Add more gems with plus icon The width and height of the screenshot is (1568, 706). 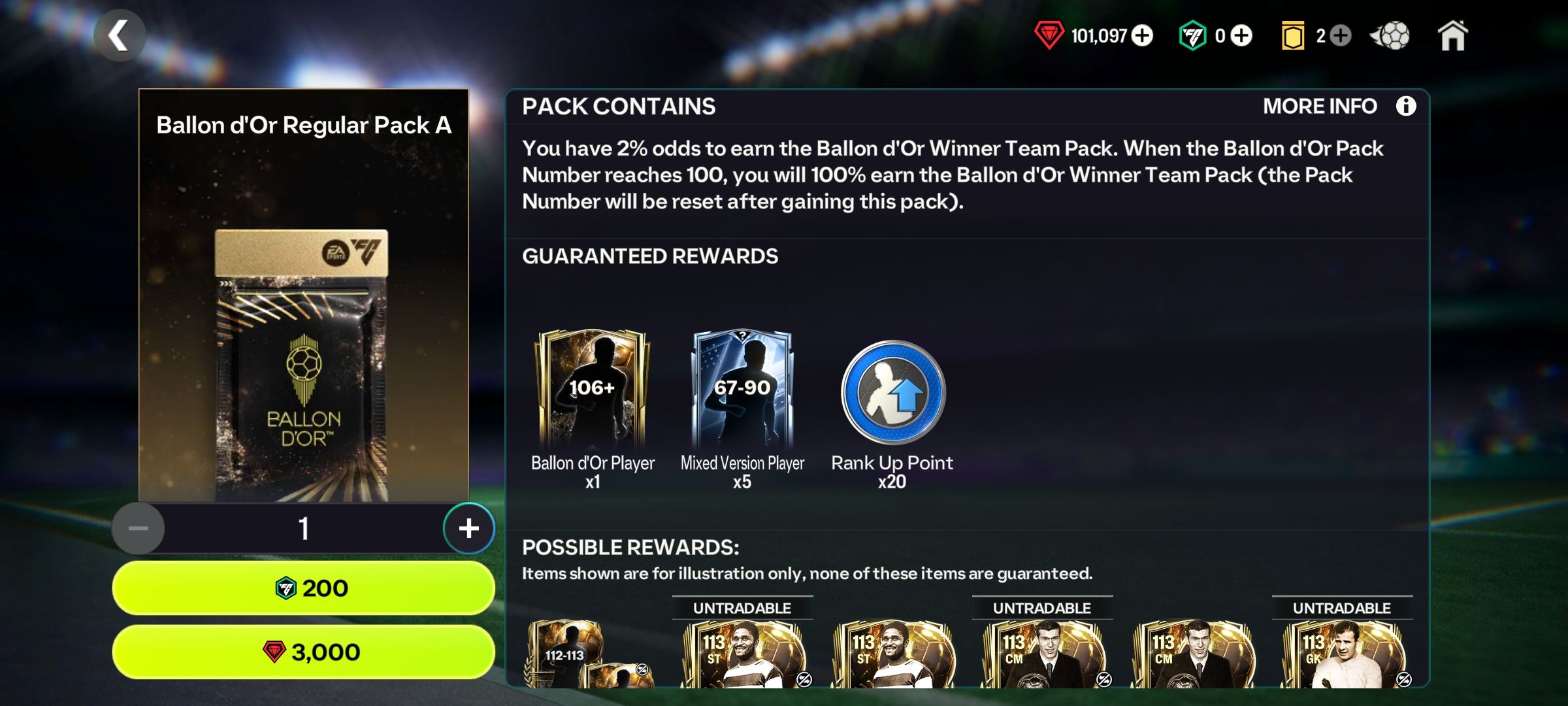(x=1142, y=35)
